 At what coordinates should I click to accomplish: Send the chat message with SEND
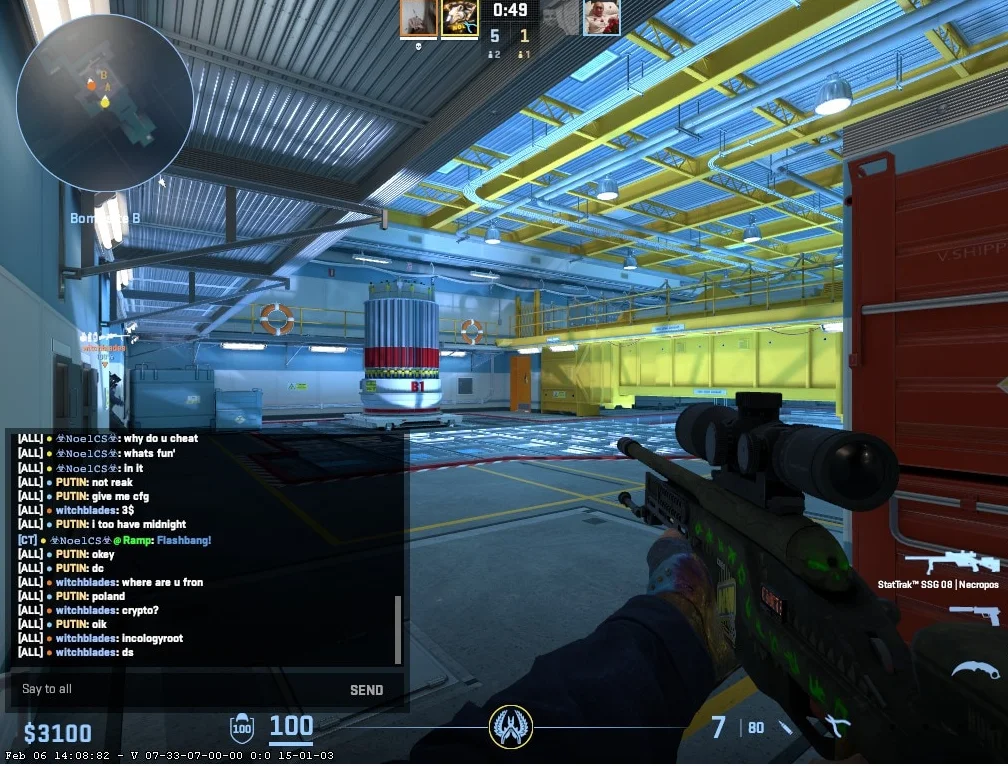(366, 690)
